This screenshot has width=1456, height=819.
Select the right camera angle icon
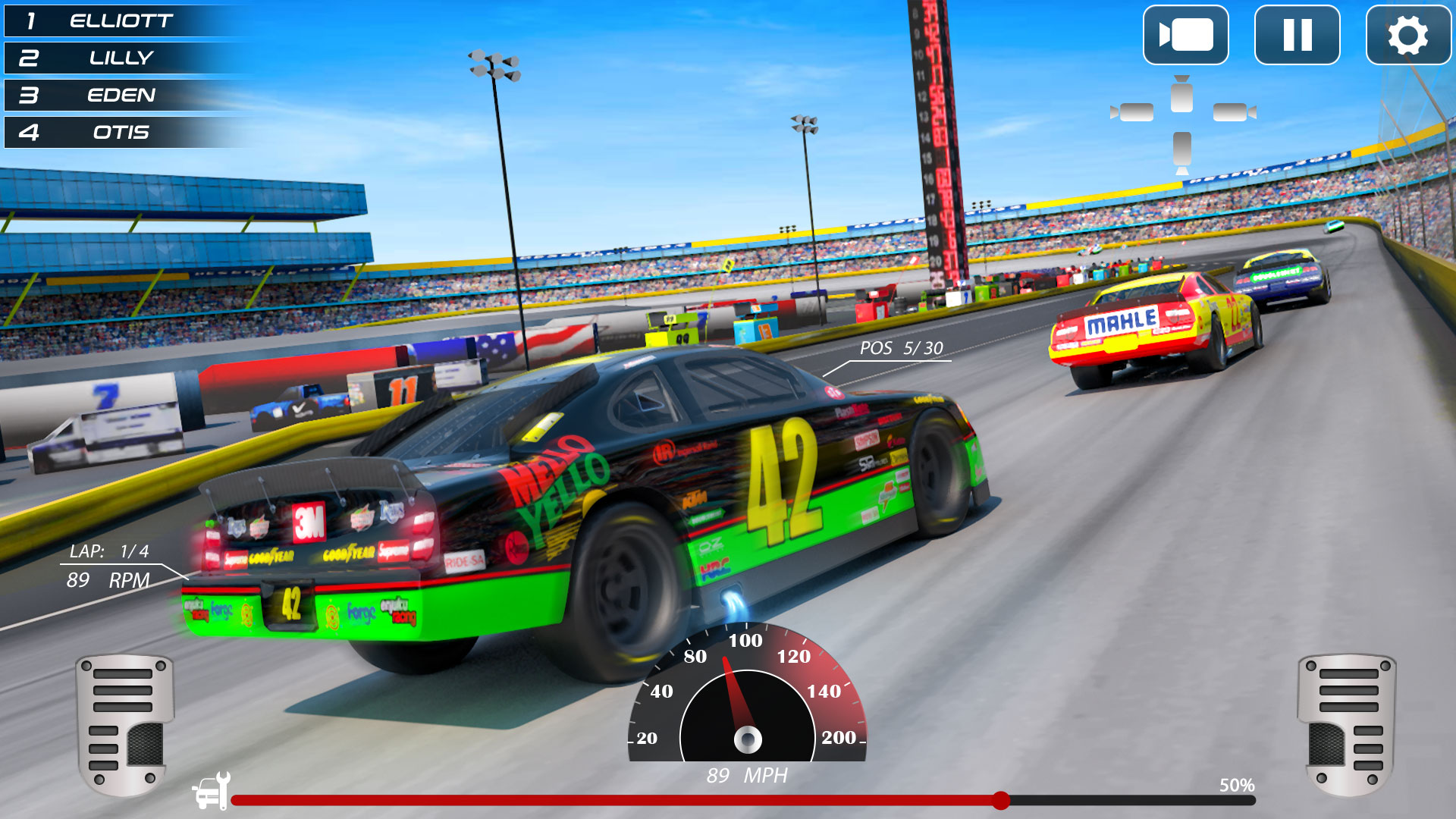(x=1234, y=112)
